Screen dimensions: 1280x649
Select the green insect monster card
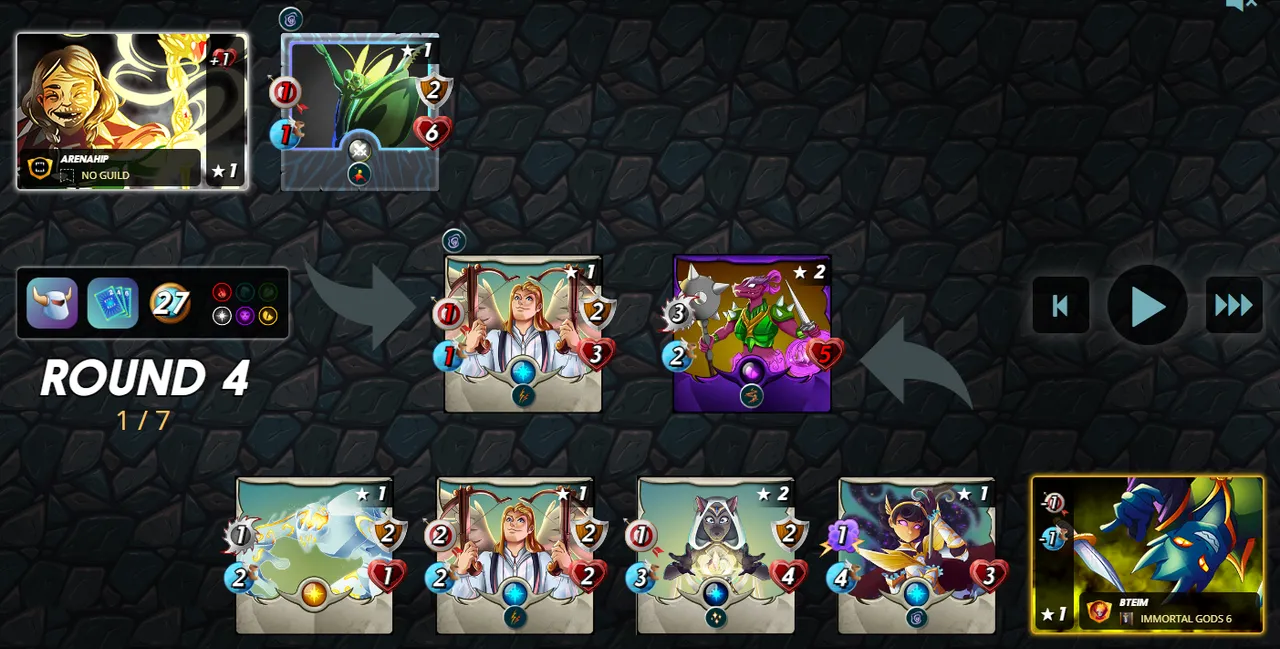point(360,112)
